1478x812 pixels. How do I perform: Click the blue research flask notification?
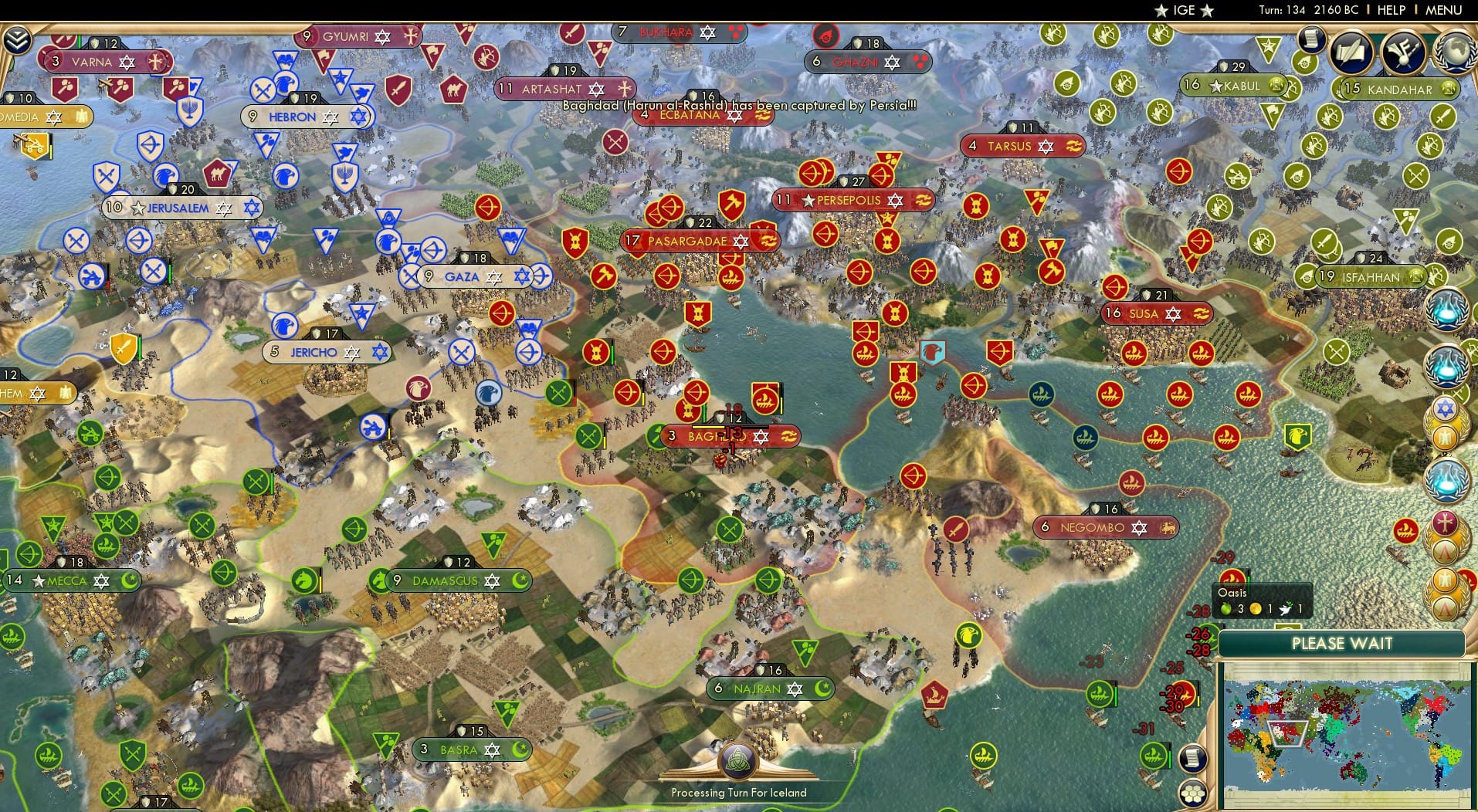click(1447, 364)
